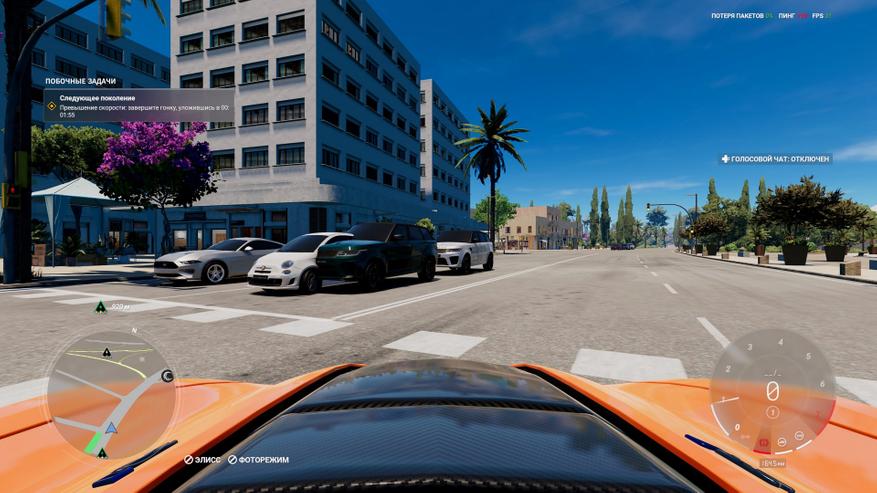Open the circular minimap
This screenshot has height=493, width=877.
[x=110, y=394]
